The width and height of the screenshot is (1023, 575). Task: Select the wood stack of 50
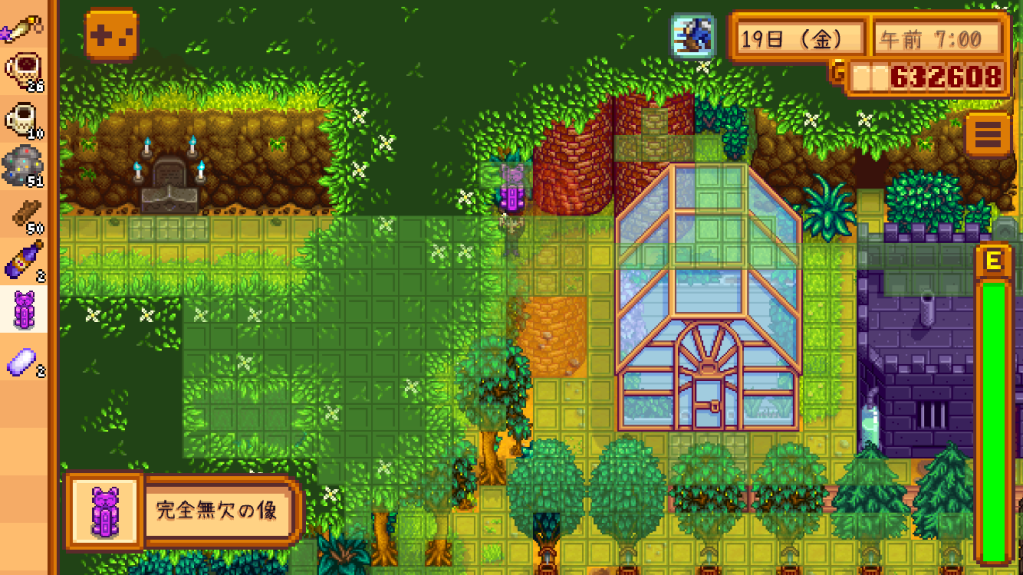(x=25, y=214)
